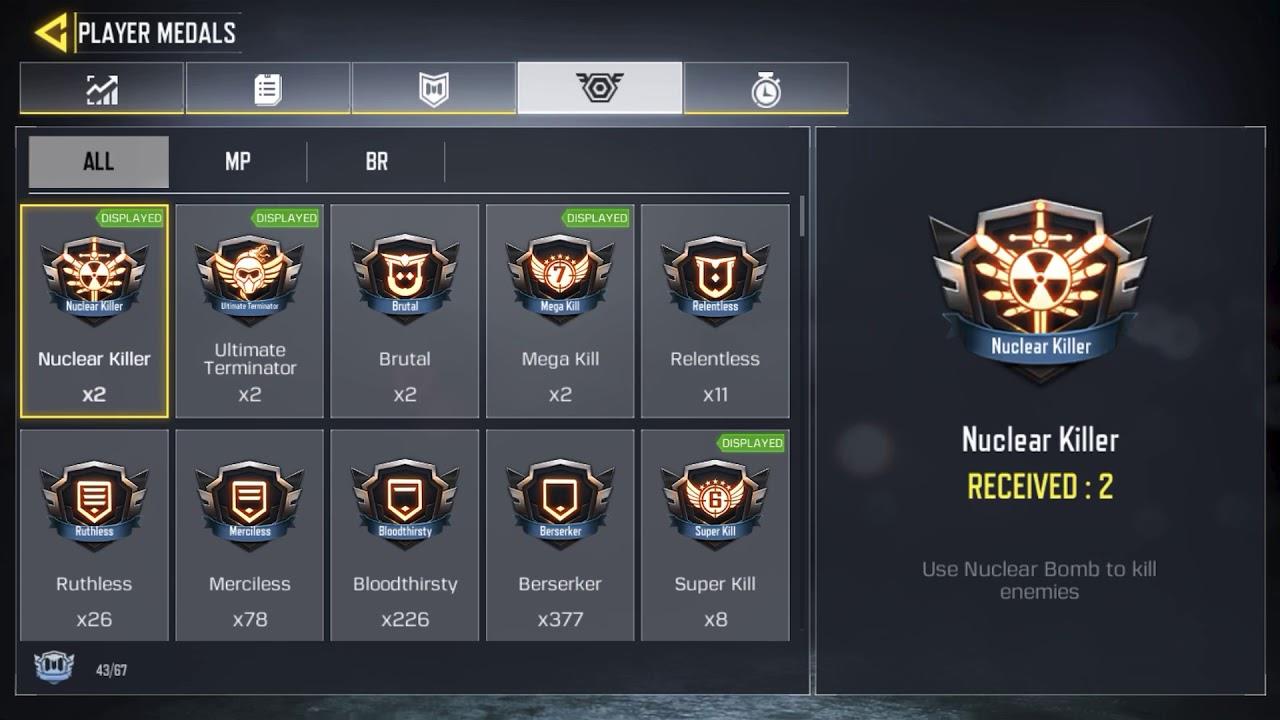Open the stats chart tab
Screen dimensions: 1280x720
tap(101, 89)
